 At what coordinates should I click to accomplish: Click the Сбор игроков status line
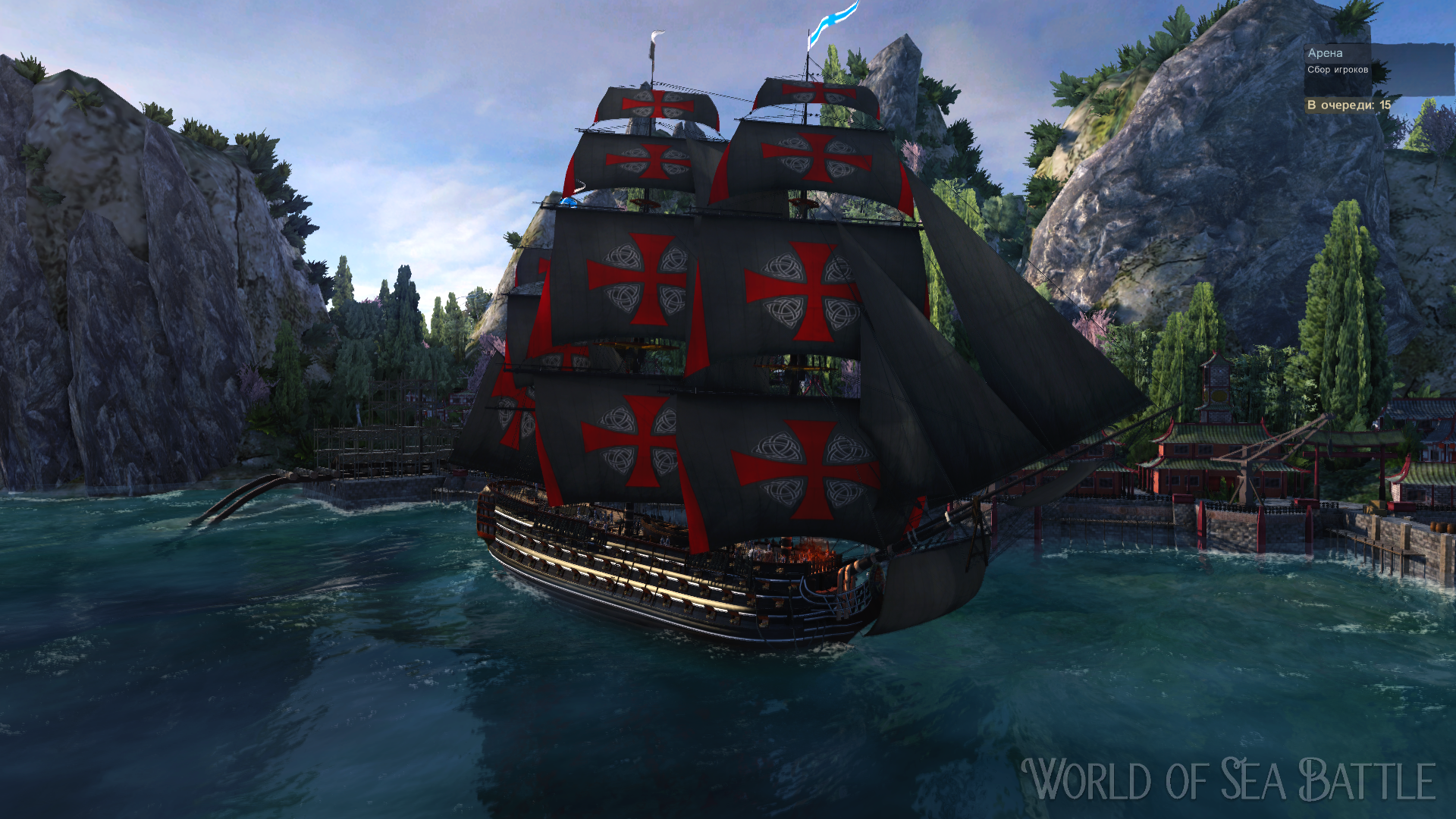[x=1337, y=70]
